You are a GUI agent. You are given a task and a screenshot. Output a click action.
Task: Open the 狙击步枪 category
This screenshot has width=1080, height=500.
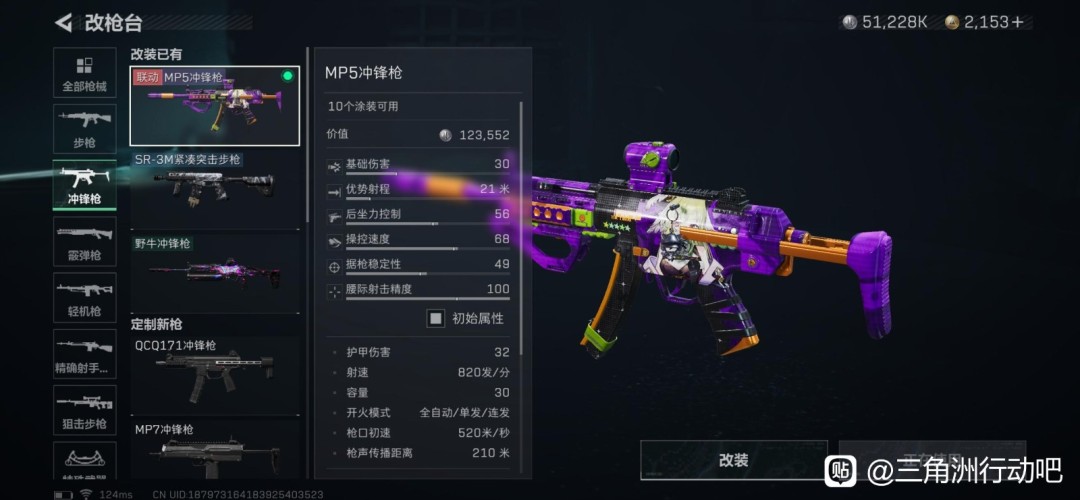point(84,410)
